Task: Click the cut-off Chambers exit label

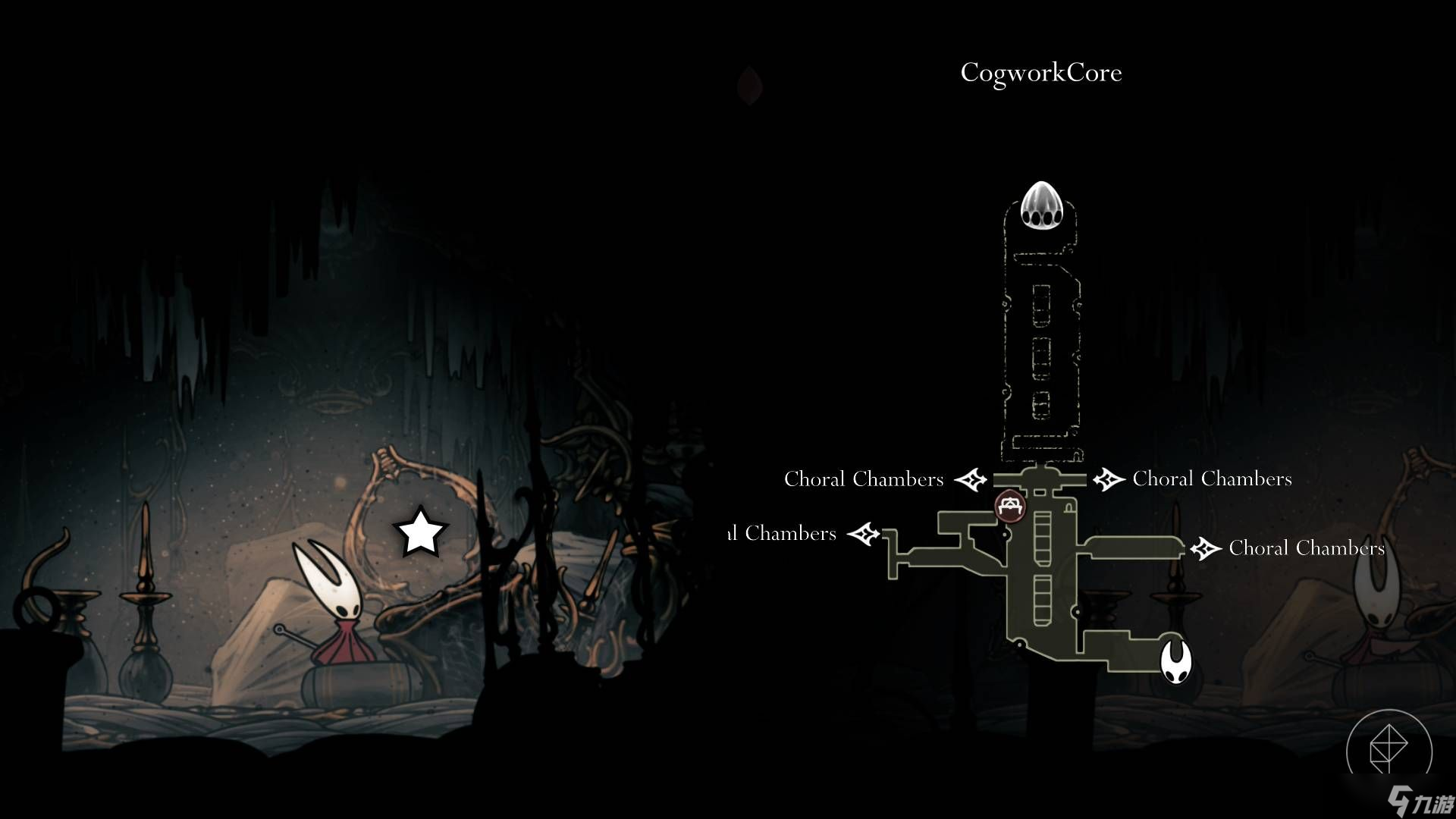Action: point(783,534)
